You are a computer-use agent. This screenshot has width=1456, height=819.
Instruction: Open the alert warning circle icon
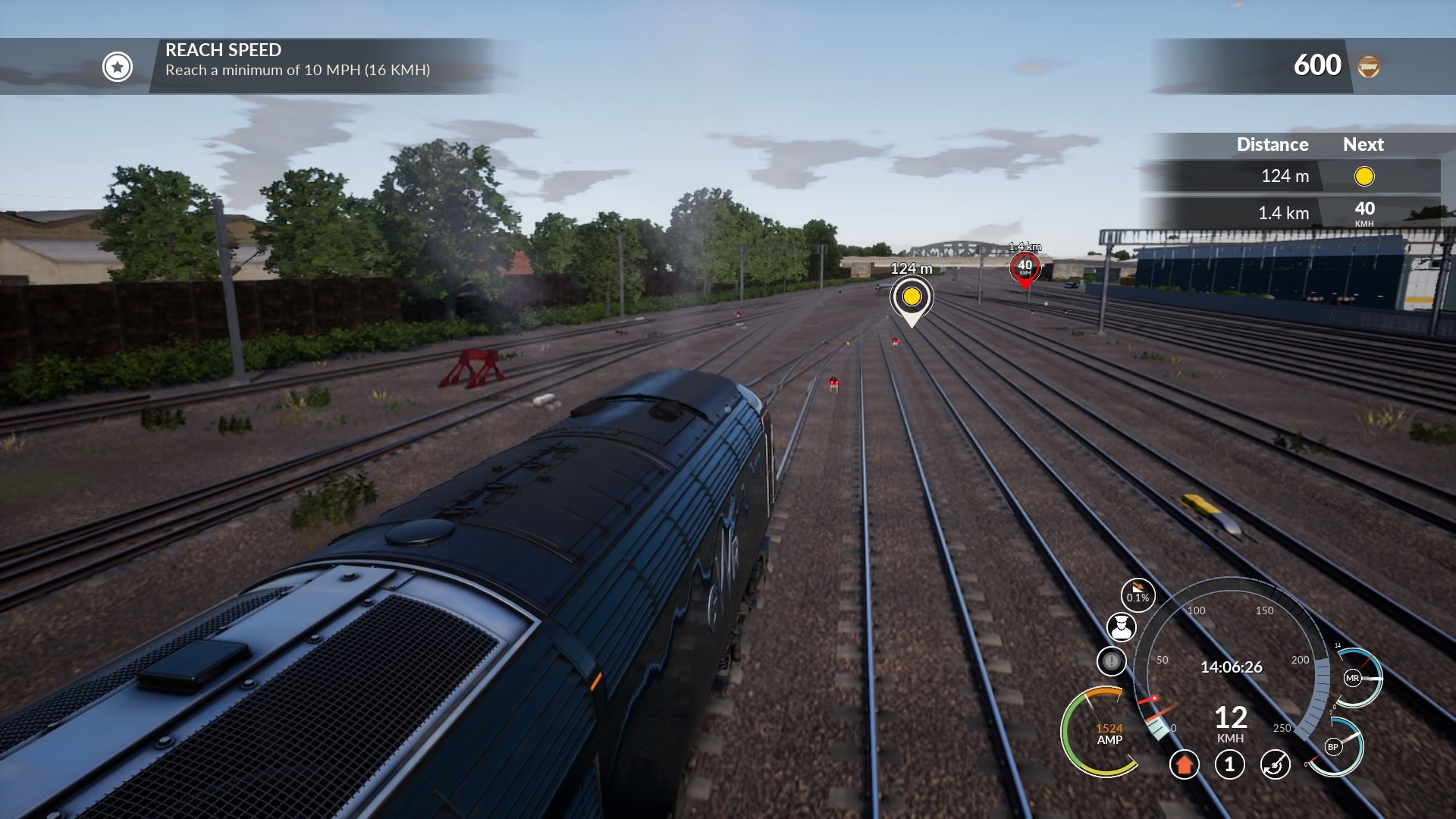pyautogui.click(x=1110, y=660)
